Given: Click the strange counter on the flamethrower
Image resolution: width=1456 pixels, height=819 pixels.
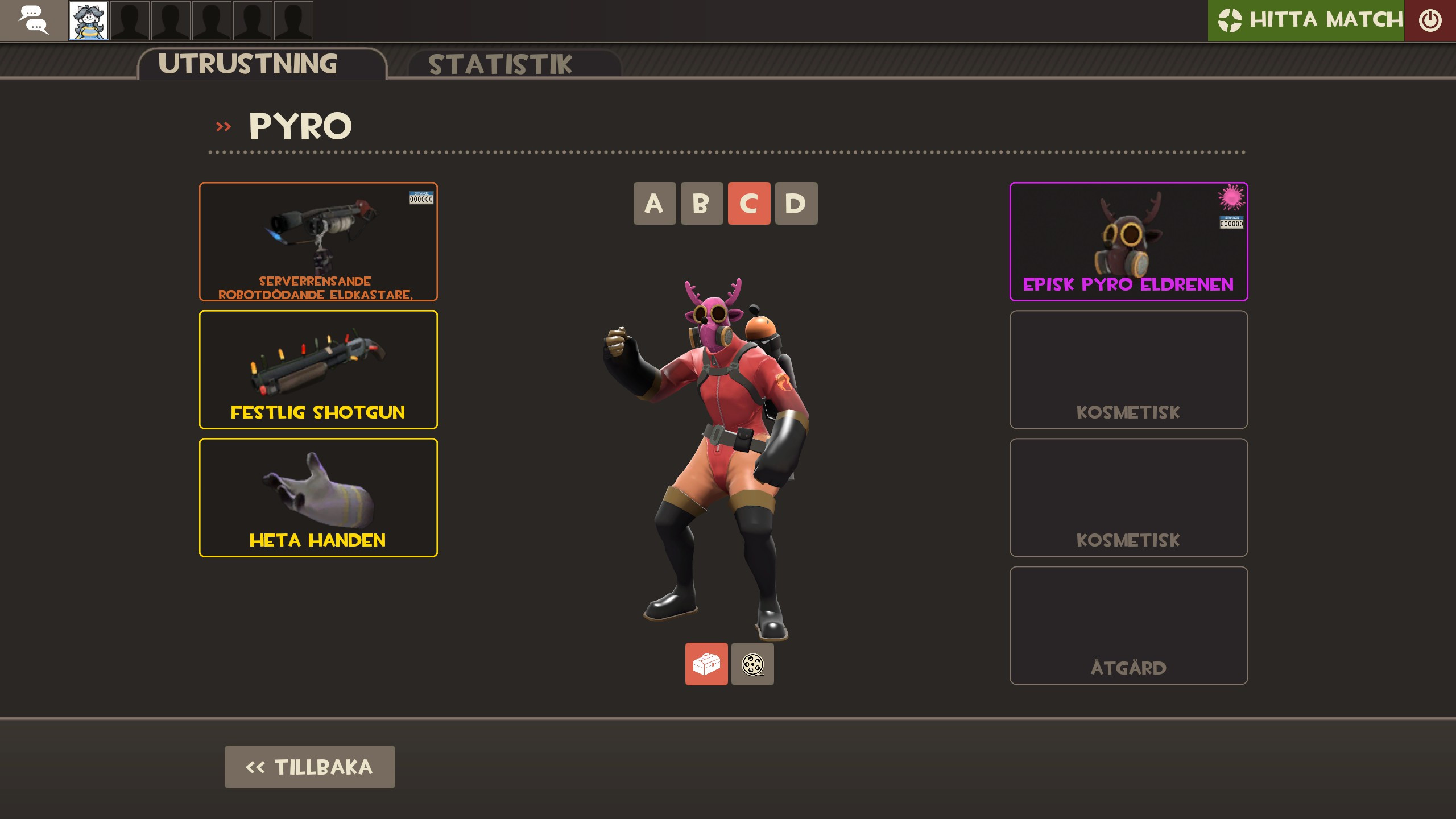Looking at the screenshot, I should (420, 198).
